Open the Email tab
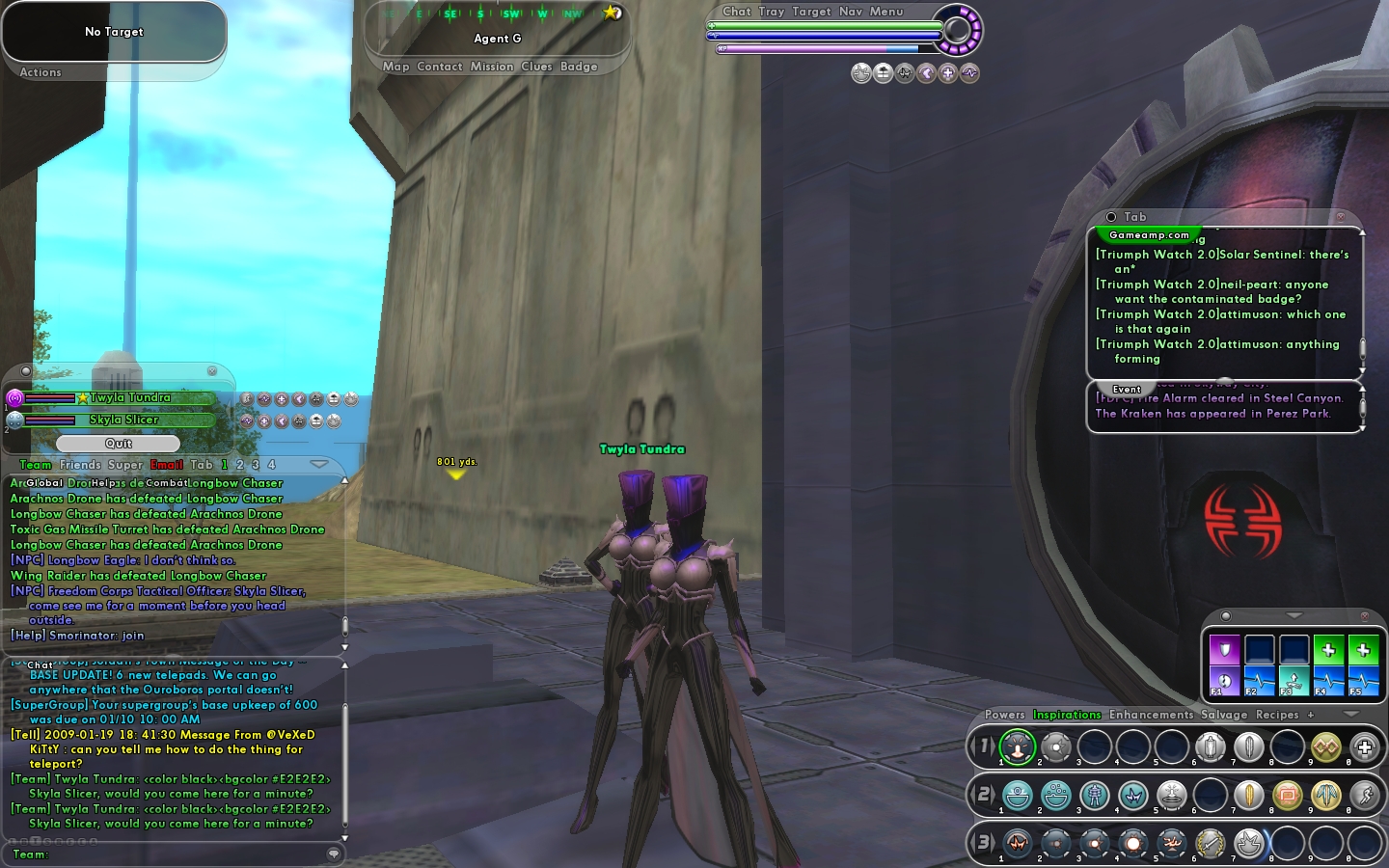Image resolution: width=1389 pixels, height=868 pixels. (166, 465)
